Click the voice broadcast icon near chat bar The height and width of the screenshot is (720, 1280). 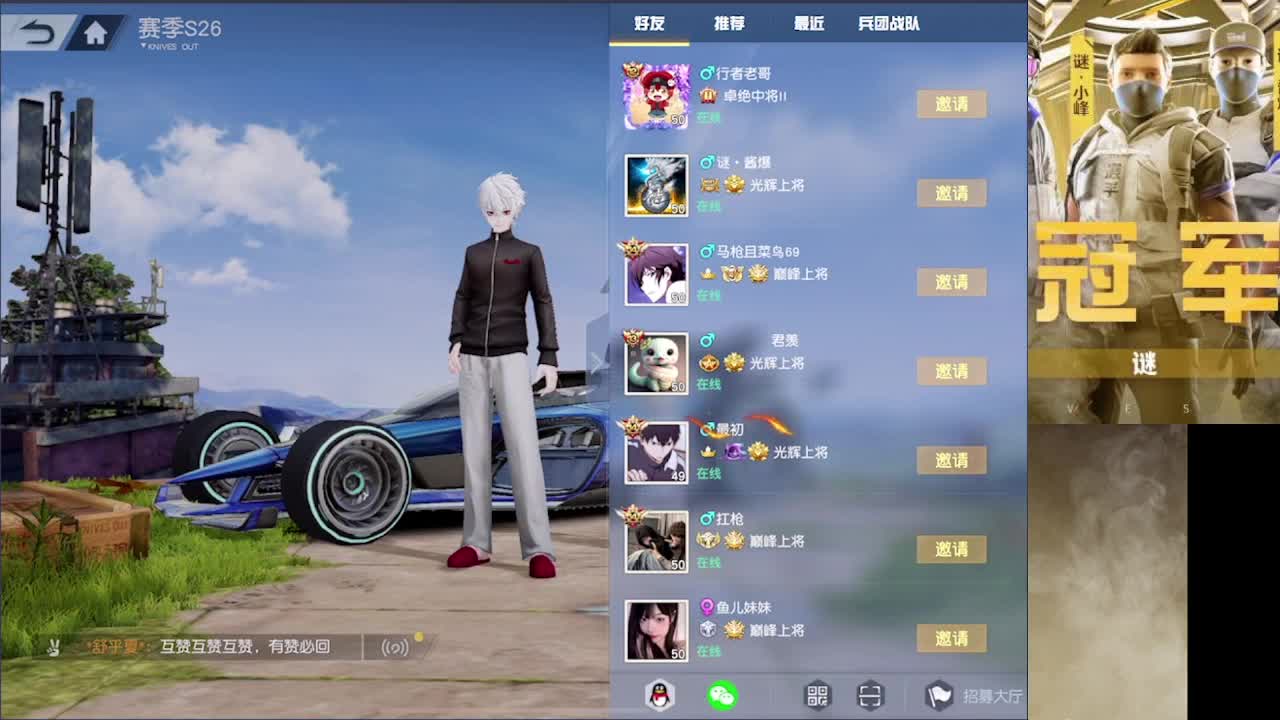click(396, 648)
